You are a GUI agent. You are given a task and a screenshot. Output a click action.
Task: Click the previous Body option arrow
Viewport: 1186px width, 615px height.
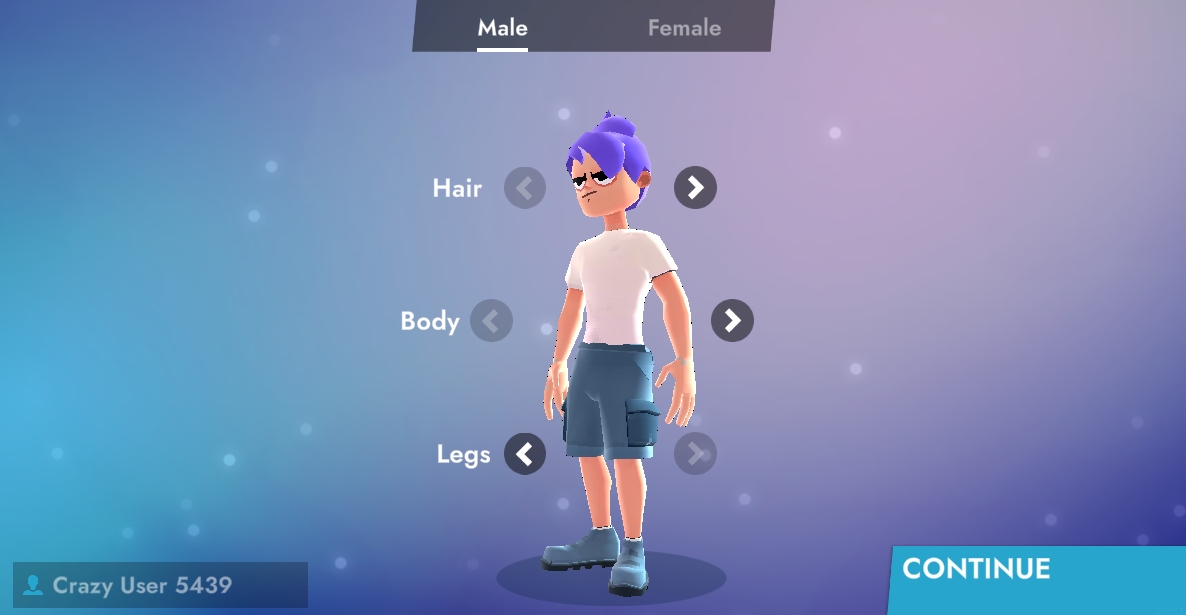tap(491, 321)
